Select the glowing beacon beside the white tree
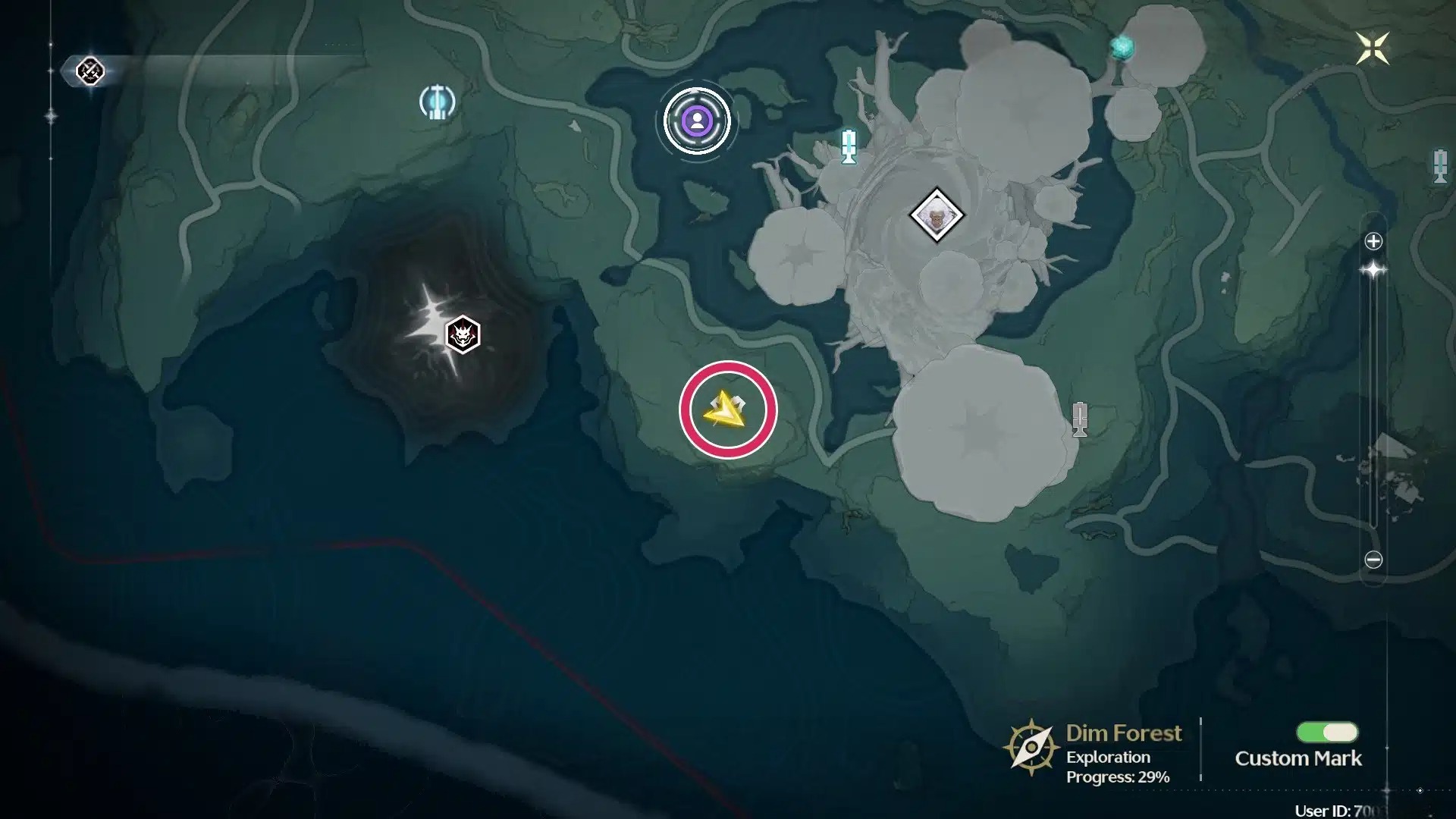The width and height of the screenshot is (1456, 819). 849,146
